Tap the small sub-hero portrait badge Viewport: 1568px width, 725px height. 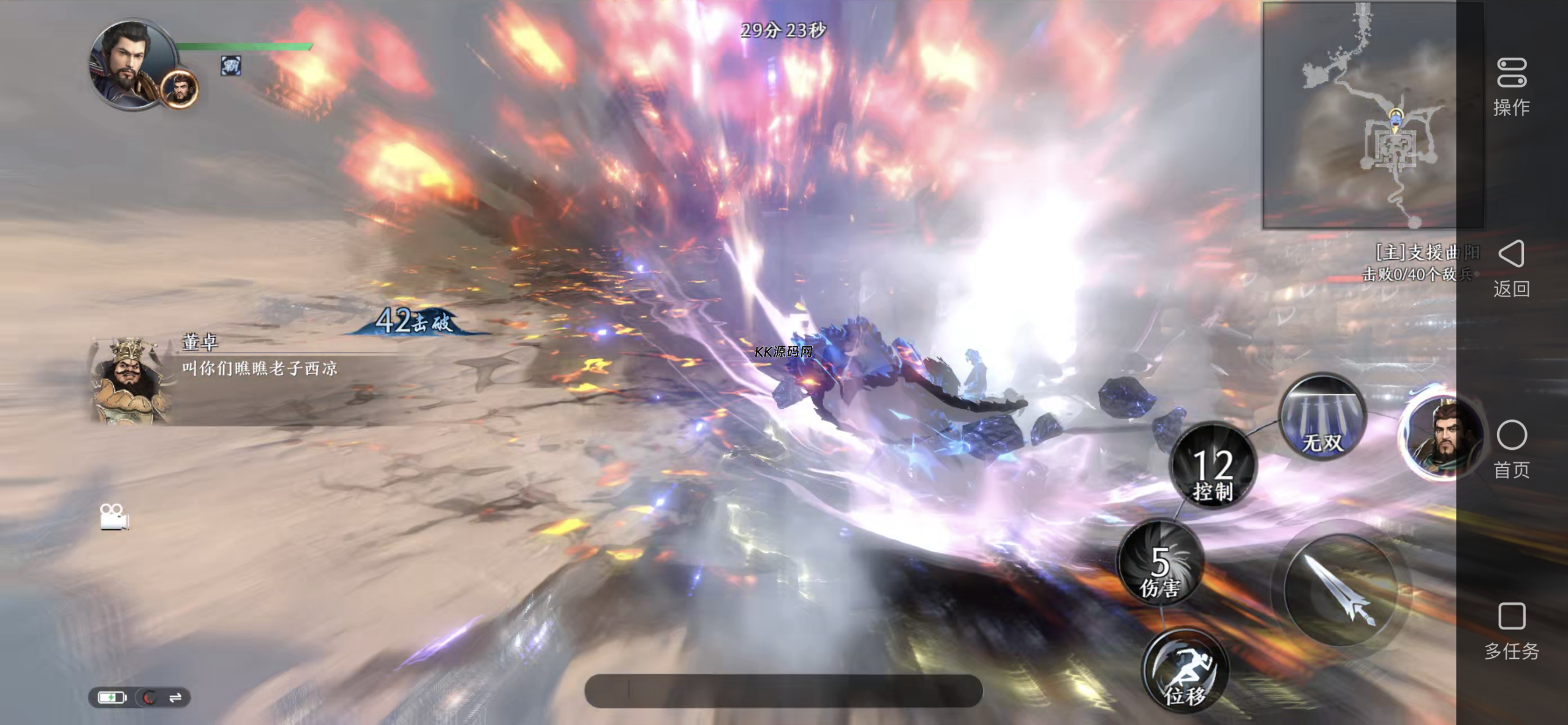[x=179, y=89]
